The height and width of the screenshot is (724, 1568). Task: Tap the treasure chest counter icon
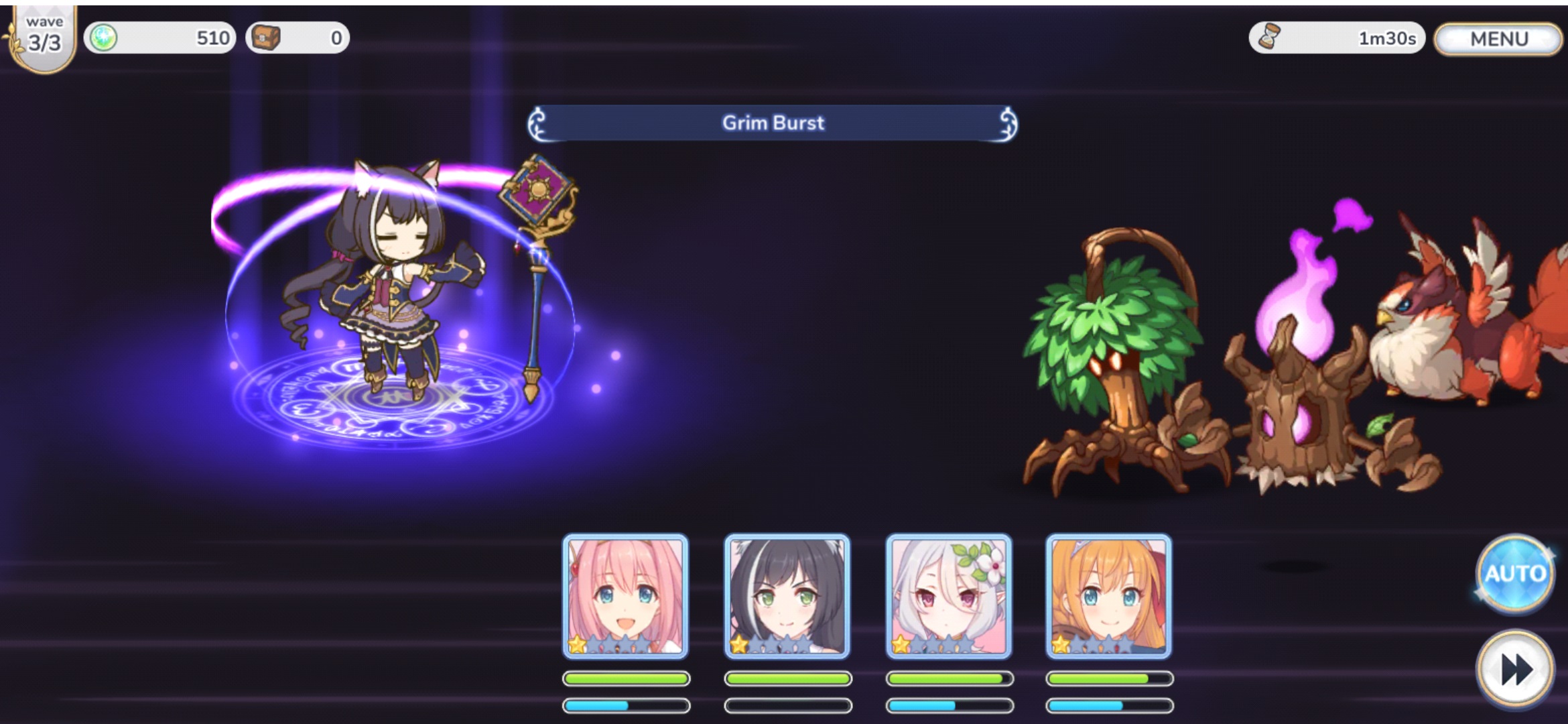point(267,38)
